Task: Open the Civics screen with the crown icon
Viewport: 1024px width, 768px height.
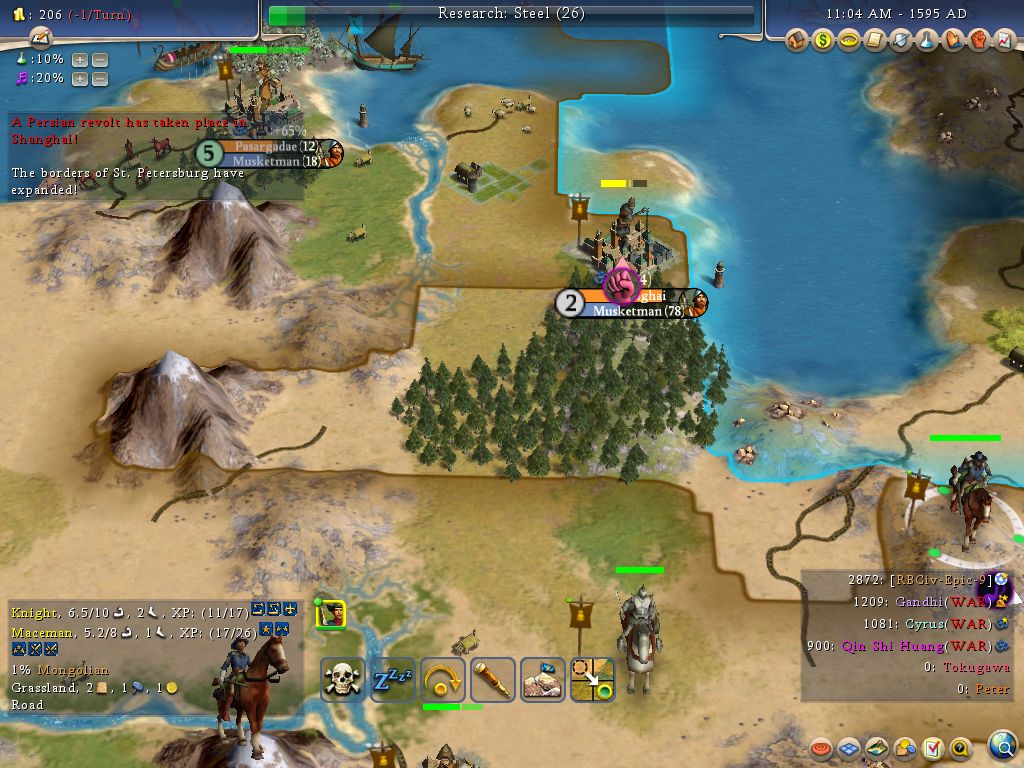Action: click(849, 41)
